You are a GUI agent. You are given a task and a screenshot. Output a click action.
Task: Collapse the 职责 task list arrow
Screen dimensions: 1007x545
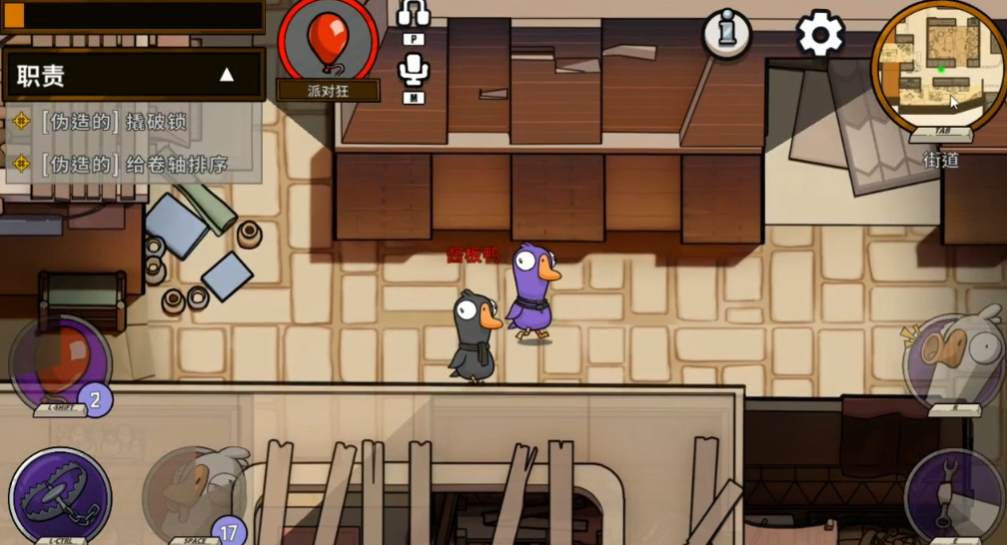point(227,75)
